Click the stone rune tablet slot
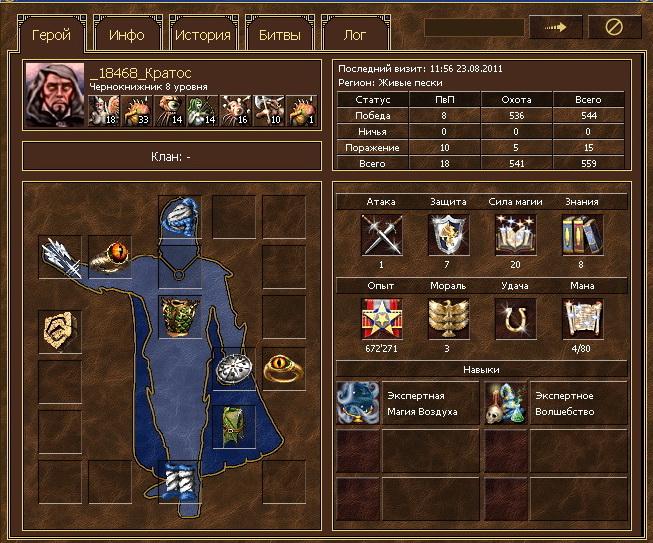The width and height of the screenshot is (653, 543). 60,330
